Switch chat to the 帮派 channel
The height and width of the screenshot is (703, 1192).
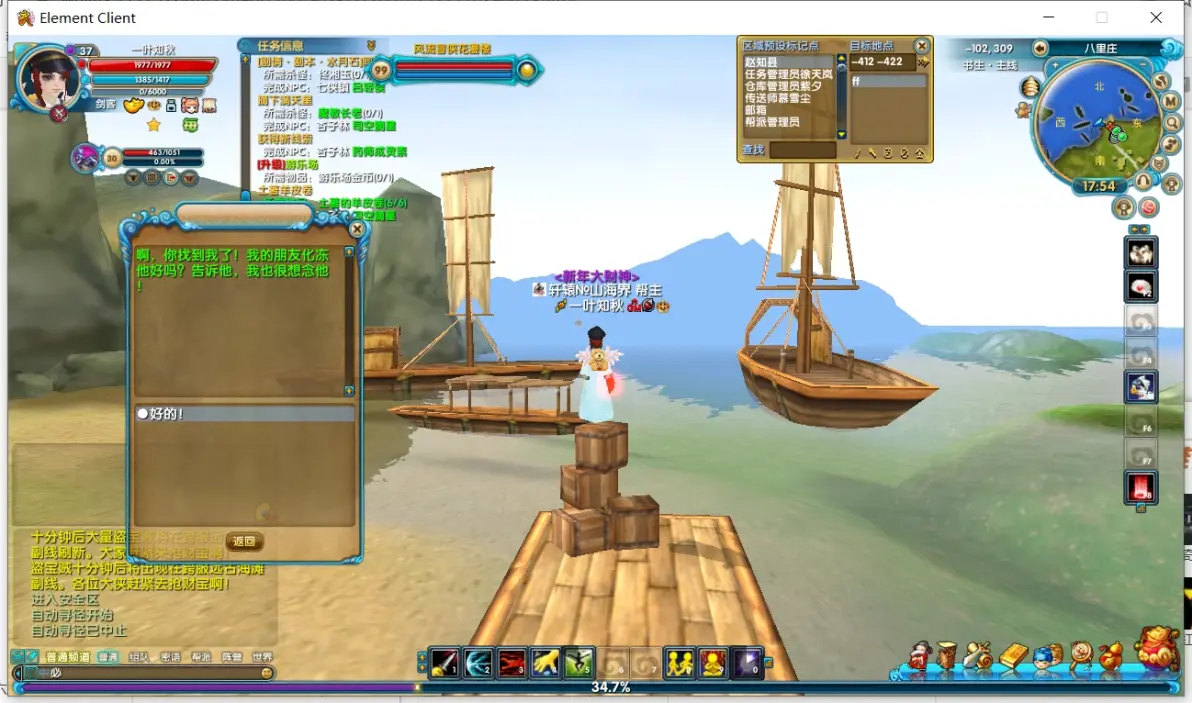(x=201, y=657)
